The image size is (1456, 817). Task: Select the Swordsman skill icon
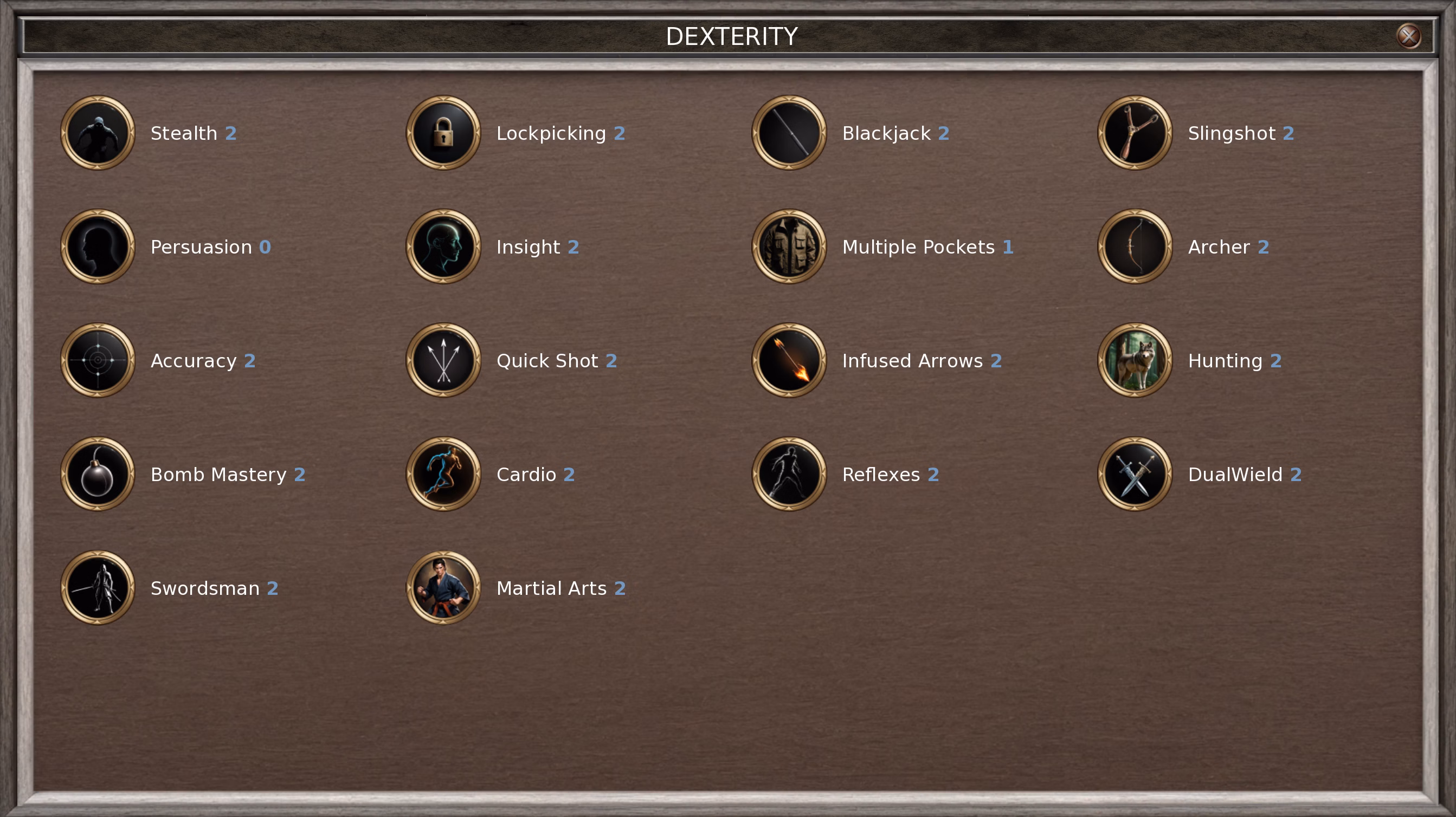[98, 588]
